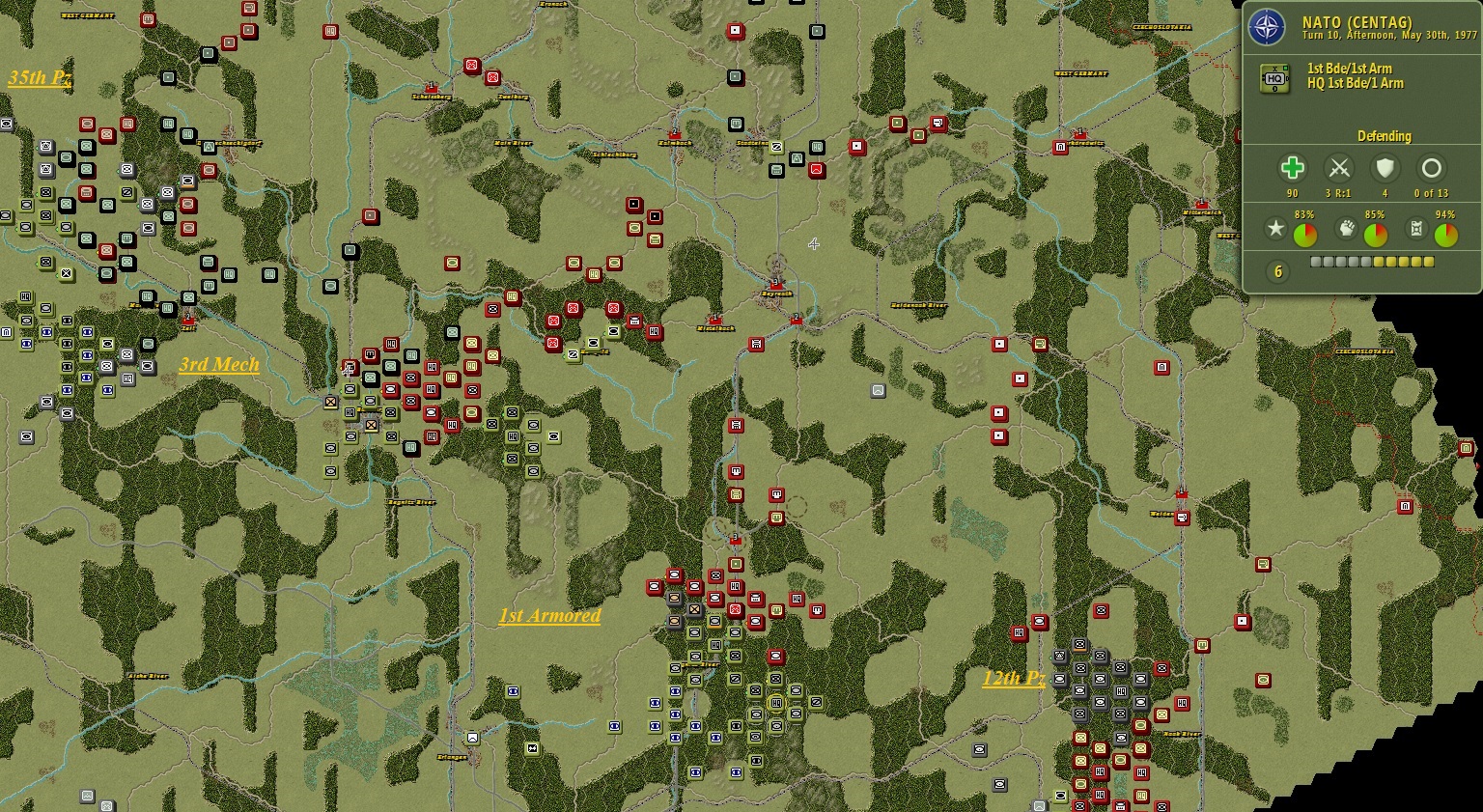Click the green cross strength icon
1483x812 pixels.
[1294, 168]
